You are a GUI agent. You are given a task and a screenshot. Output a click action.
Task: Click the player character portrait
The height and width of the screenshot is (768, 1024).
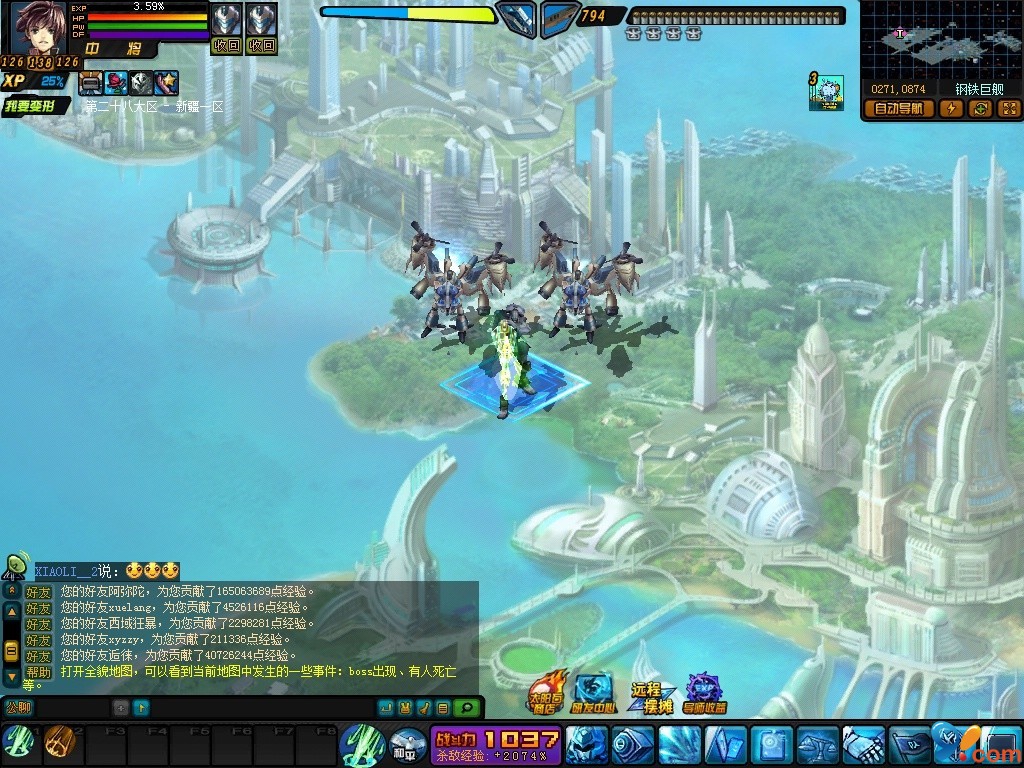38,30
